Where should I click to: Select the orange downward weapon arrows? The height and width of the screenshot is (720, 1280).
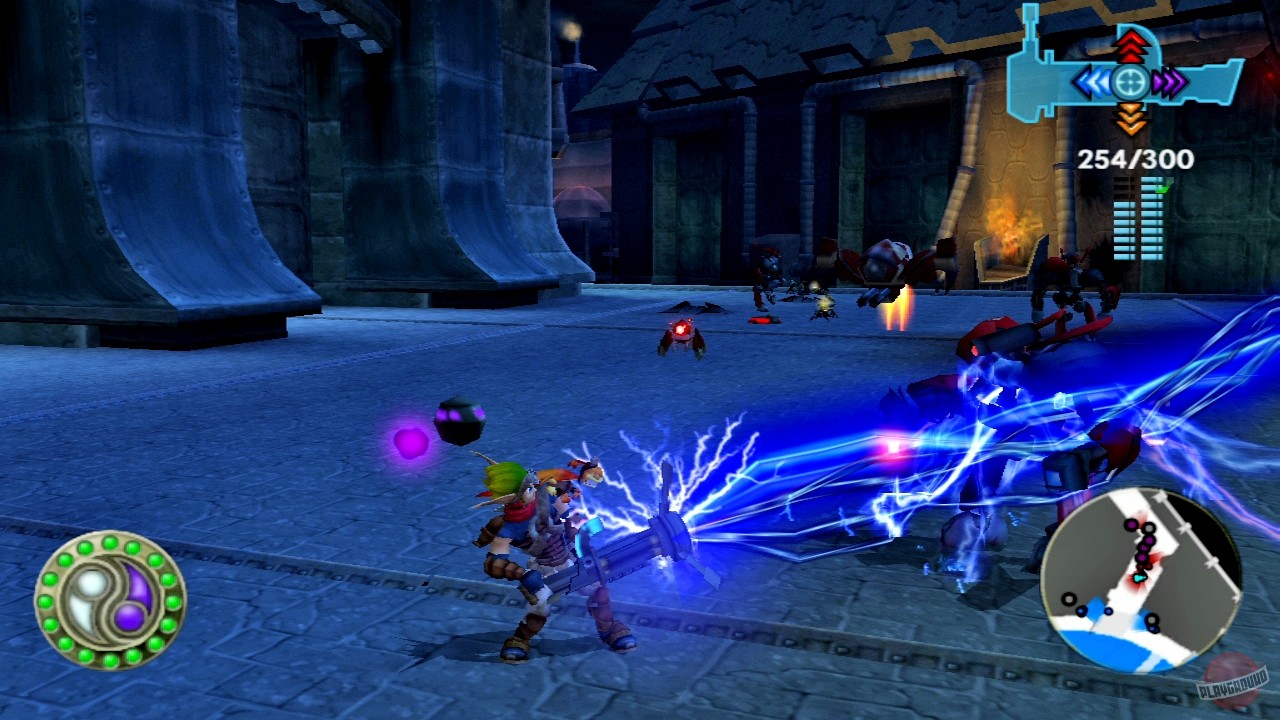click(1130, 117)
